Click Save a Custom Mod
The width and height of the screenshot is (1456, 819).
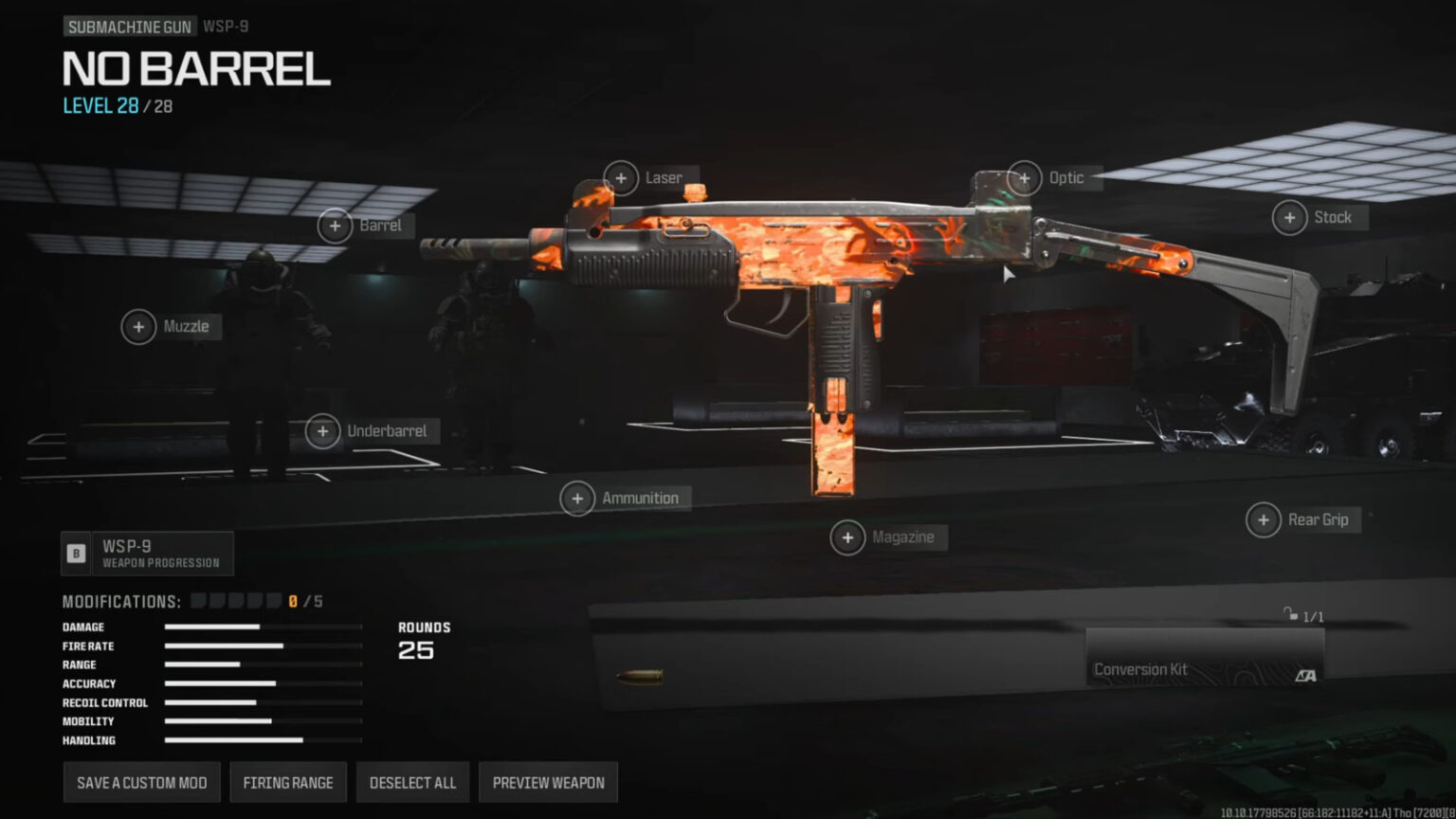(141, 782)
